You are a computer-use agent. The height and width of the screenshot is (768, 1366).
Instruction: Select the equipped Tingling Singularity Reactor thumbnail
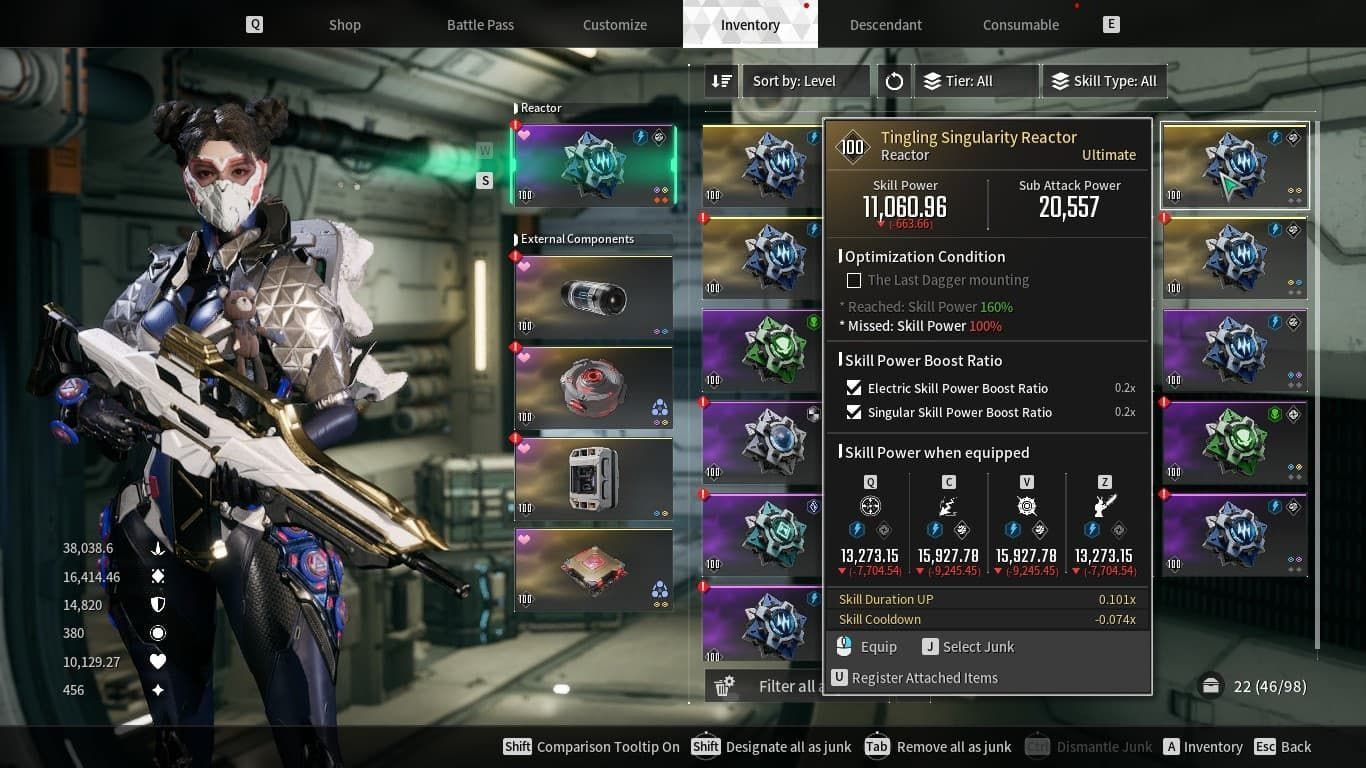[593, 163]
